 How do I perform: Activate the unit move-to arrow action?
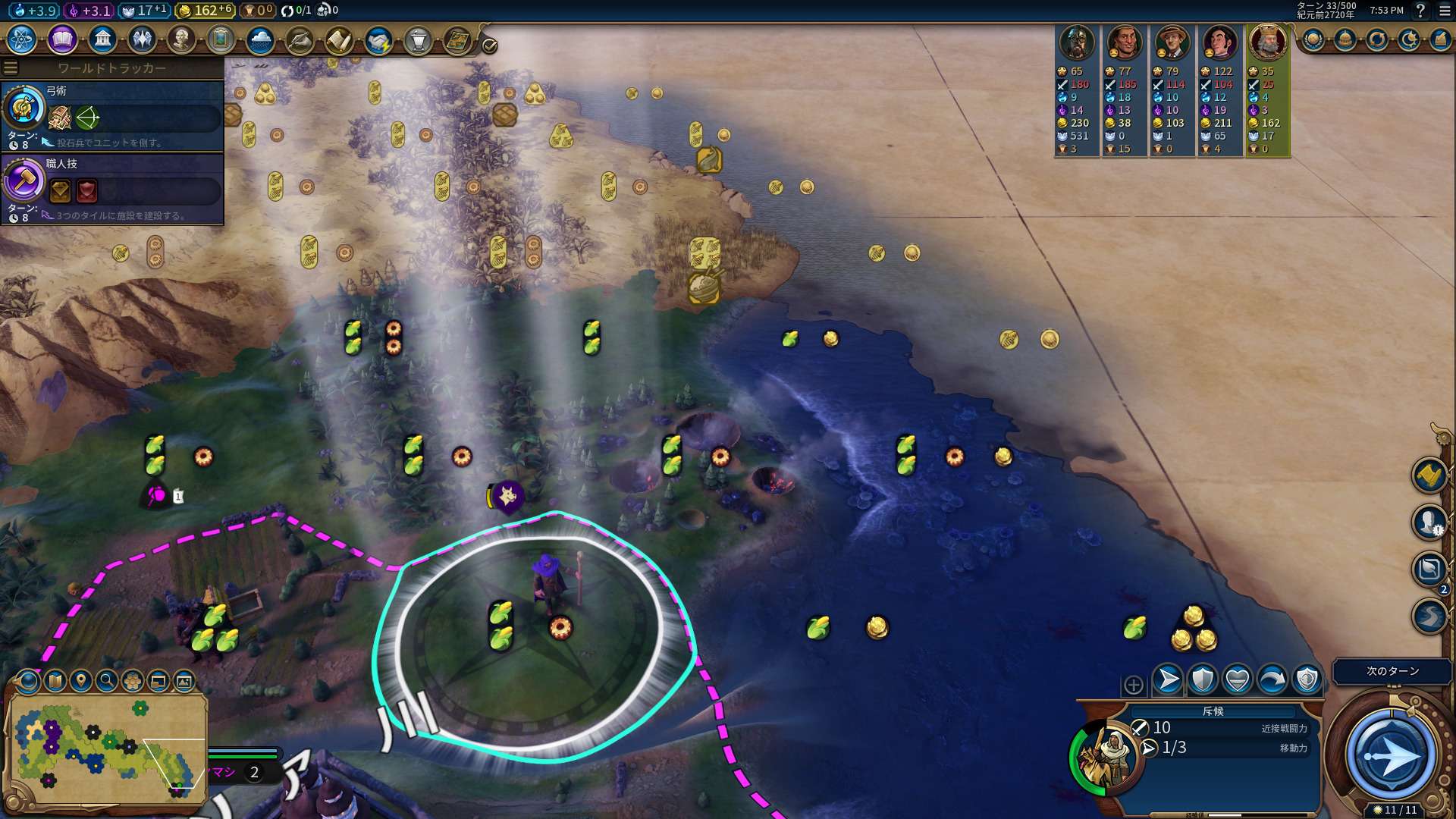[x=1168, y=679]
